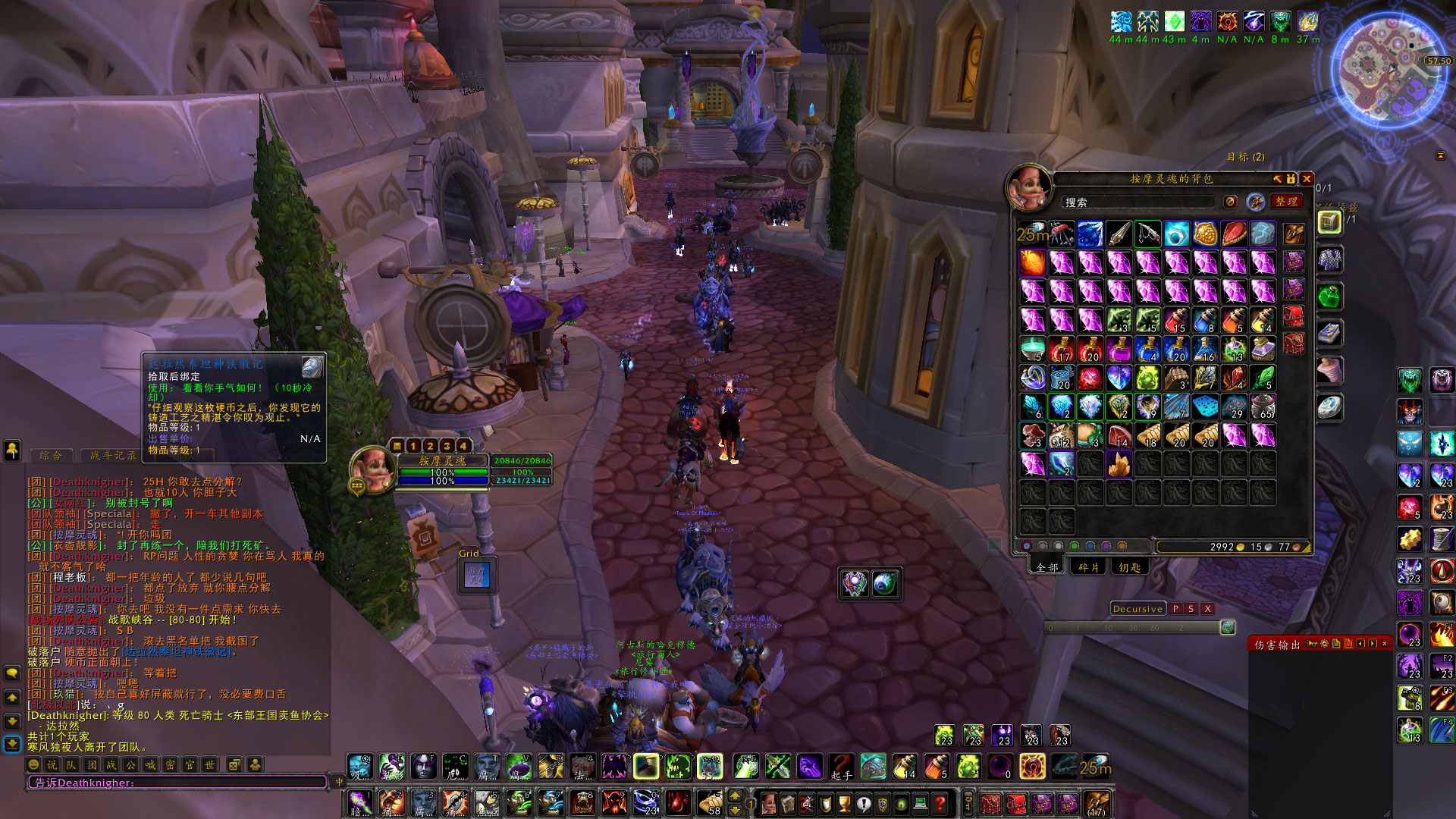This screenshot has height=819, width=1456.
Task: Collapse the bag window with its small arrow
Action: tap(1279, 180)
